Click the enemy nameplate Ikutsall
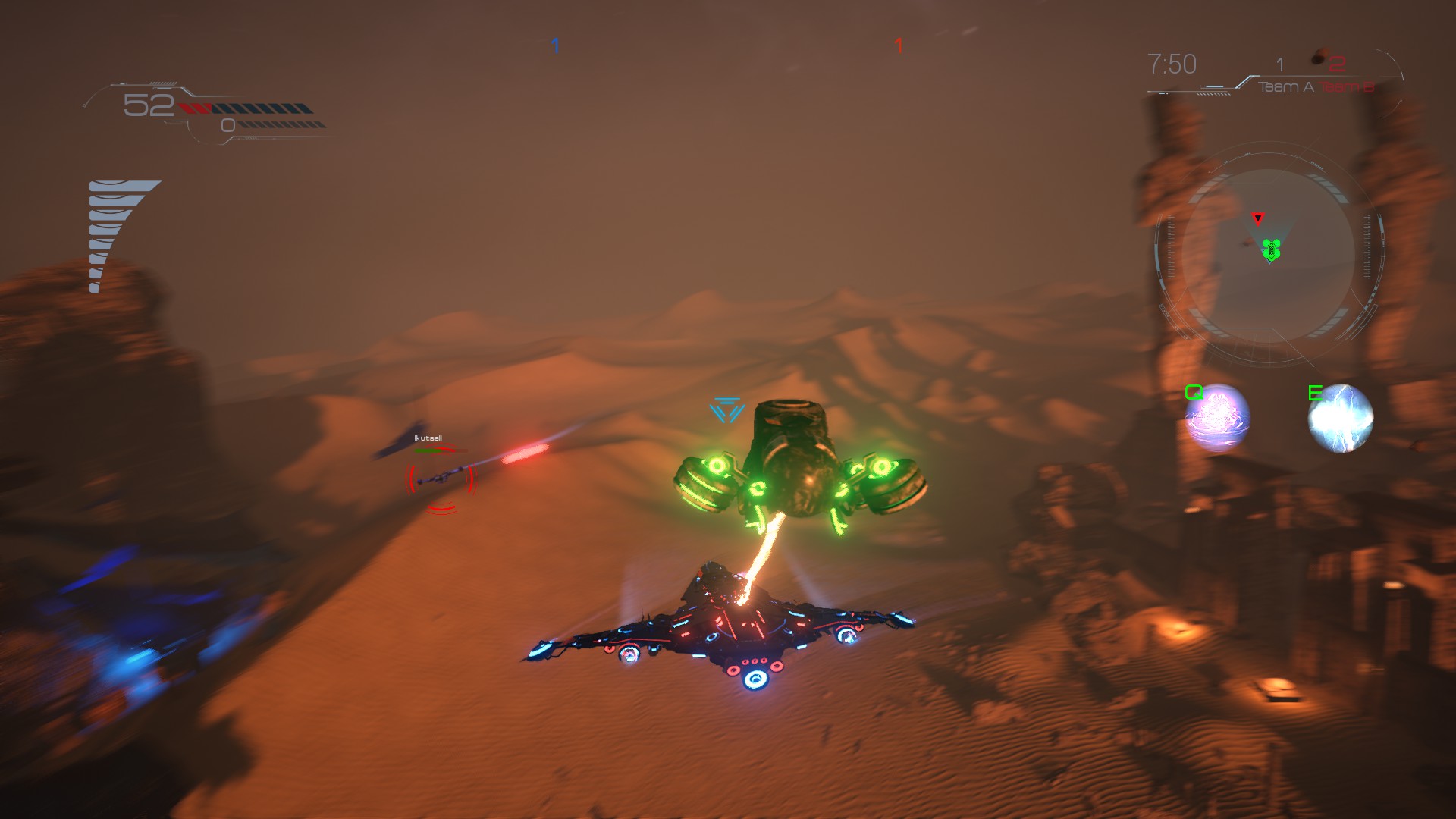 (x=428, y=438)
